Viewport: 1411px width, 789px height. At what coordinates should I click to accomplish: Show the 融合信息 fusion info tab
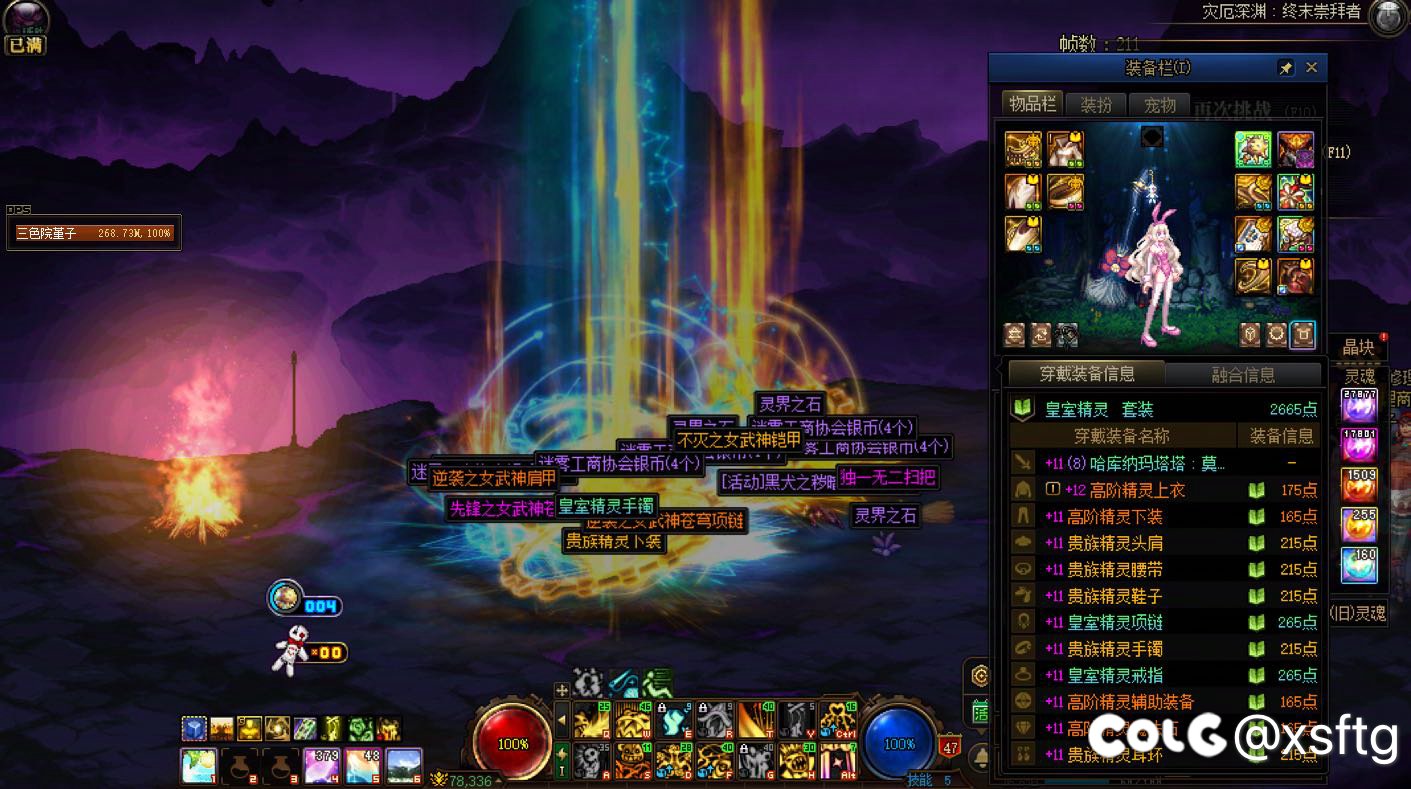[1243, 374]
